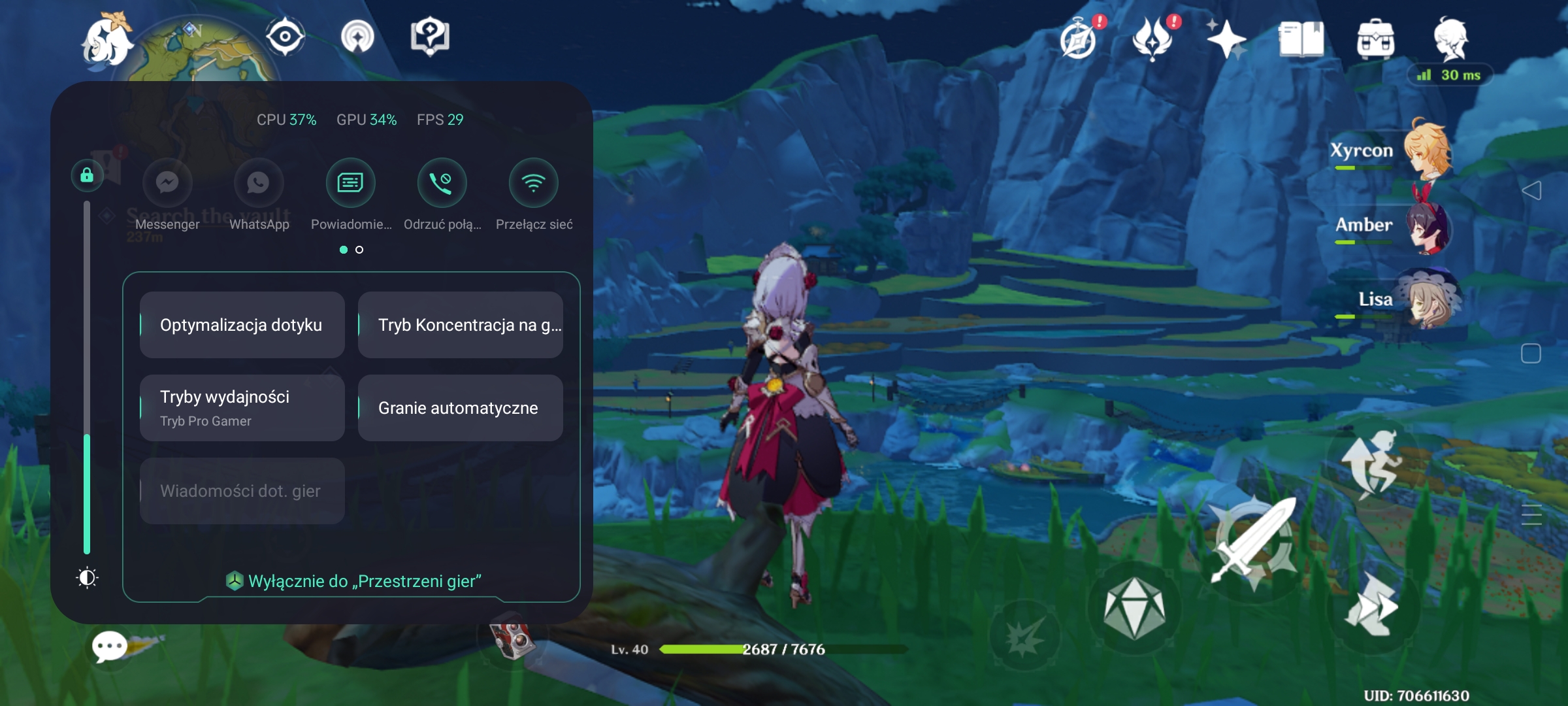Activate Przełącz sieć network switch
1568x706 pixels.
pyautogui.click(x=534, y=183)
